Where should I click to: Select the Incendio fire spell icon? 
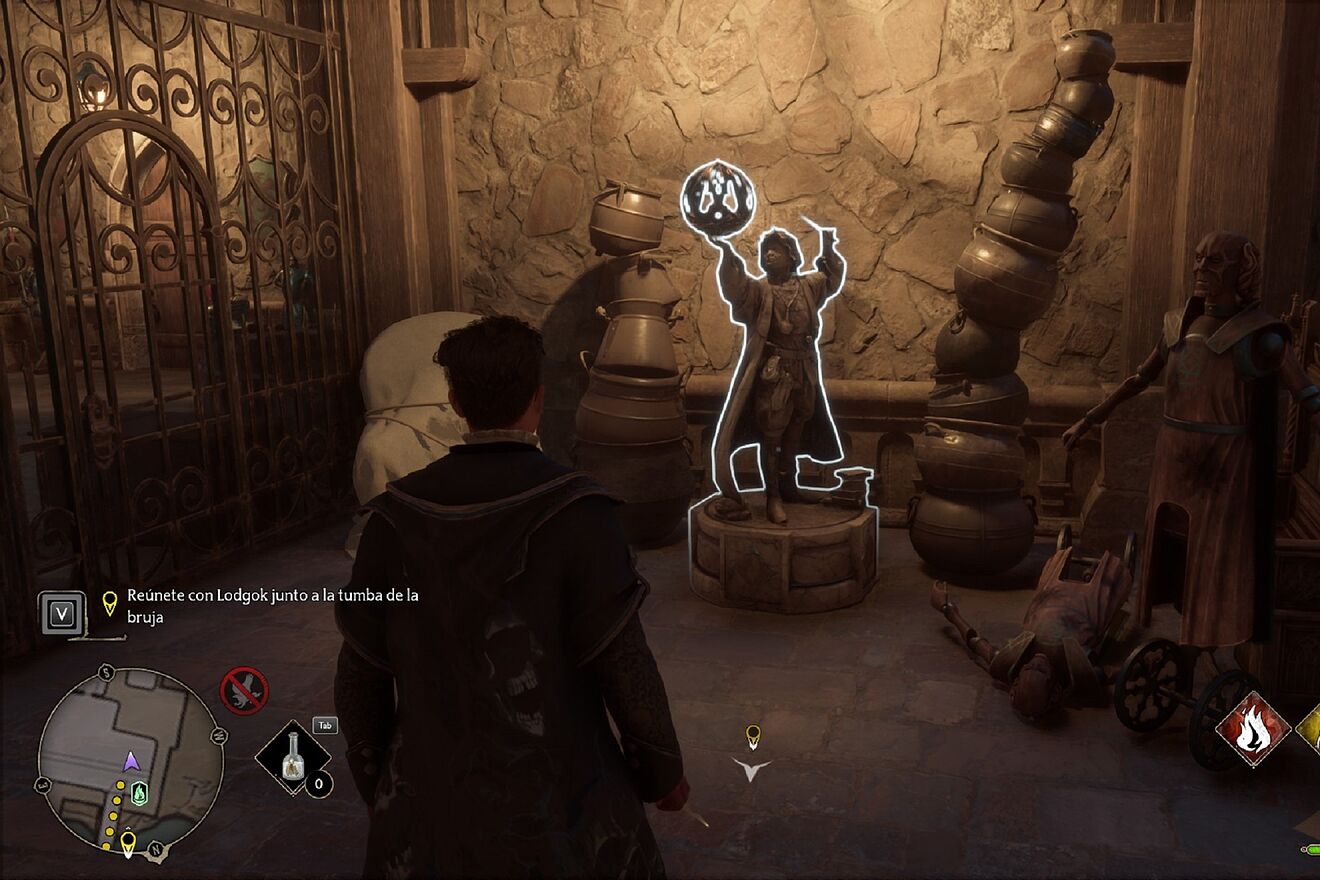1251,731
